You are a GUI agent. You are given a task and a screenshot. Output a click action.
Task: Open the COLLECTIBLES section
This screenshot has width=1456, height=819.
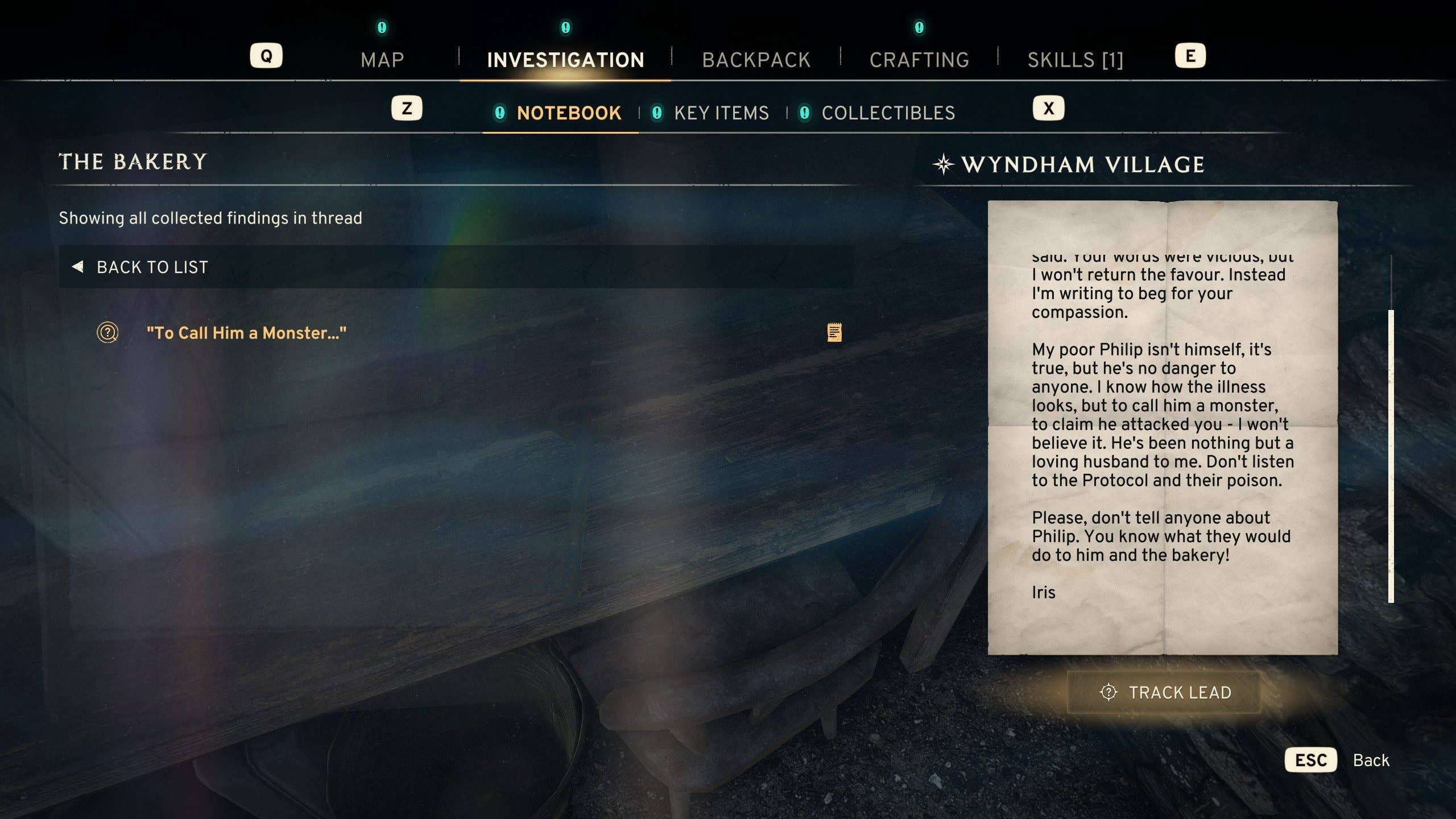click(888, 113)
